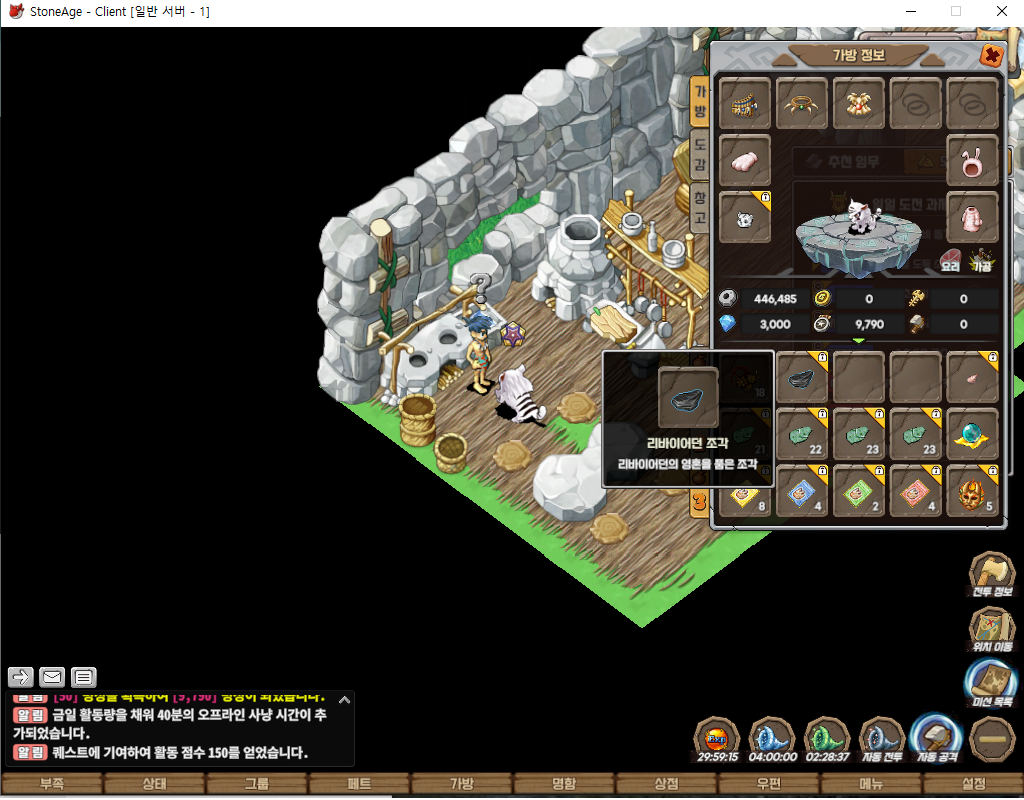Open the 위치 이동 map travel icon

[992, 629]
